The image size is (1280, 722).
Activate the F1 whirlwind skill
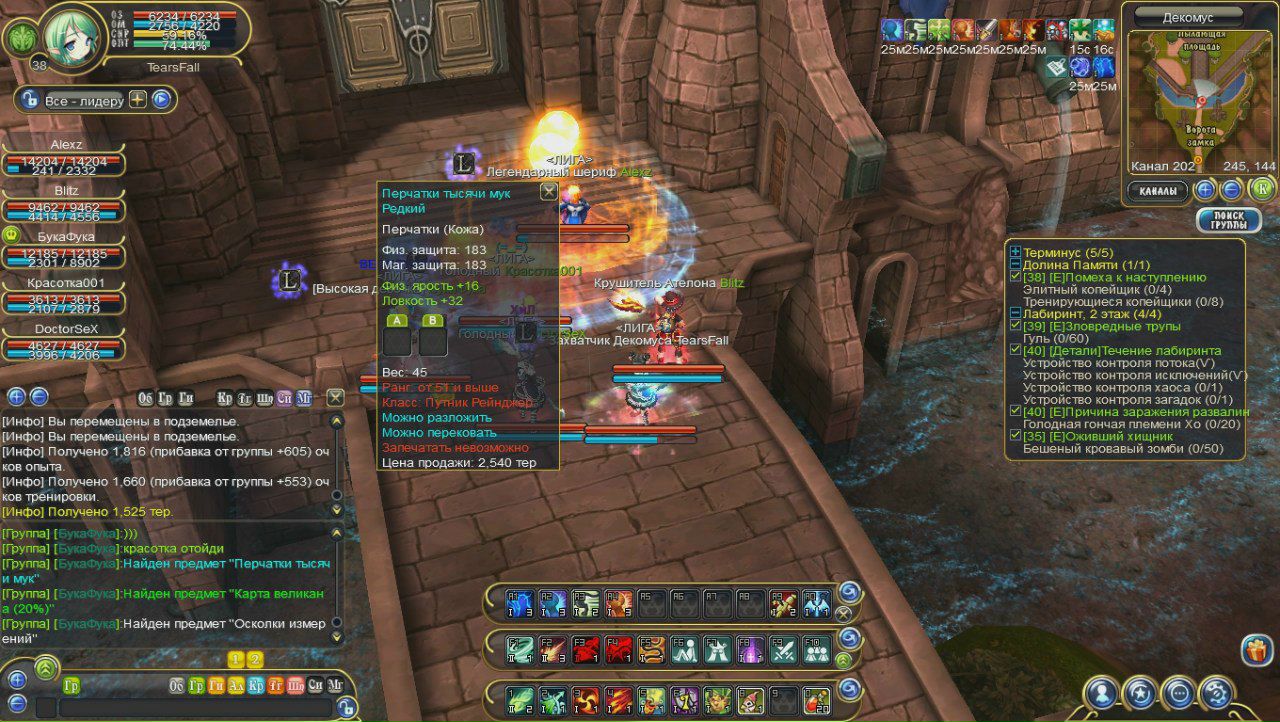520,649
